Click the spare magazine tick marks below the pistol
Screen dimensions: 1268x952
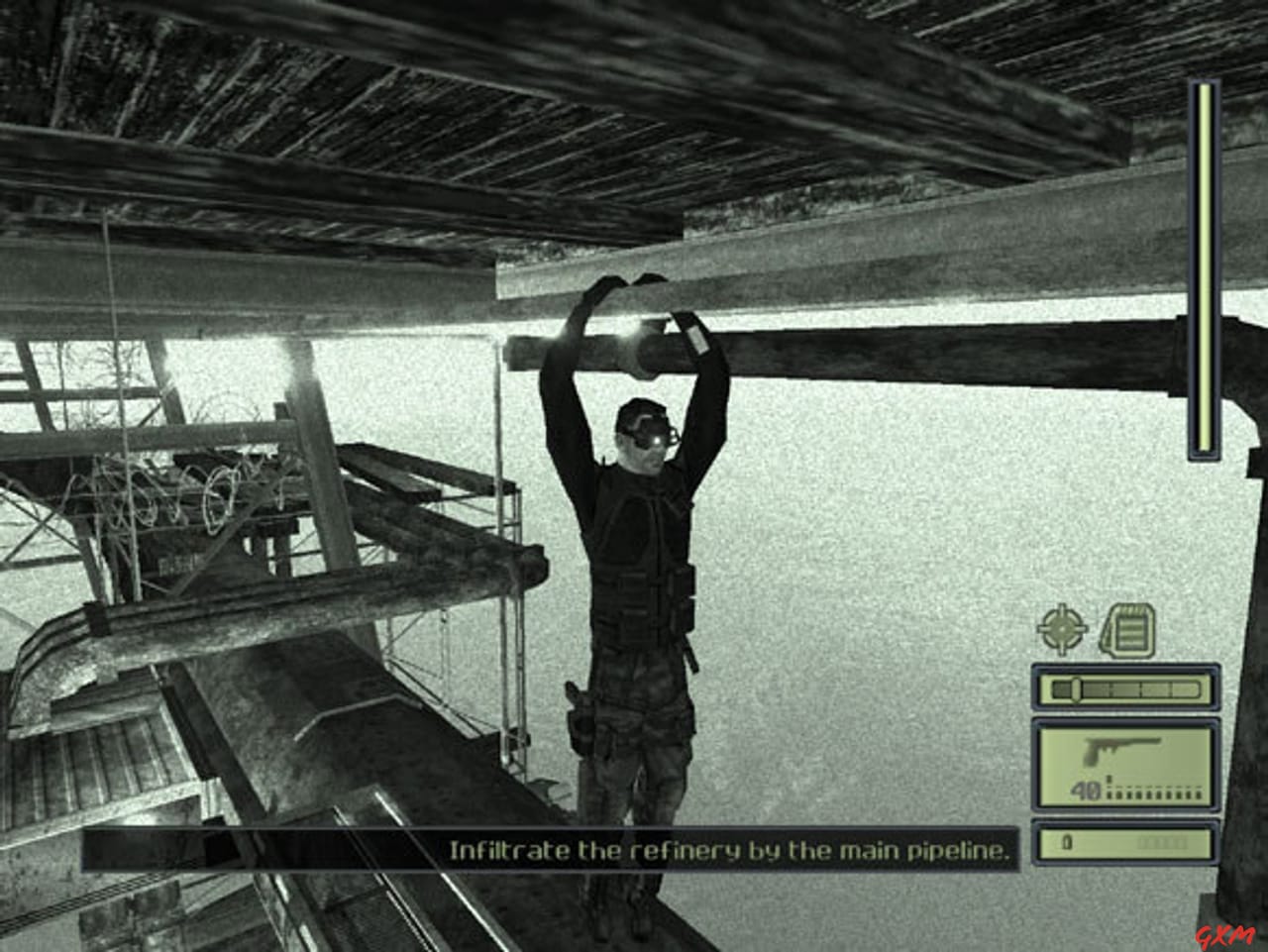tap(1154, 793)
